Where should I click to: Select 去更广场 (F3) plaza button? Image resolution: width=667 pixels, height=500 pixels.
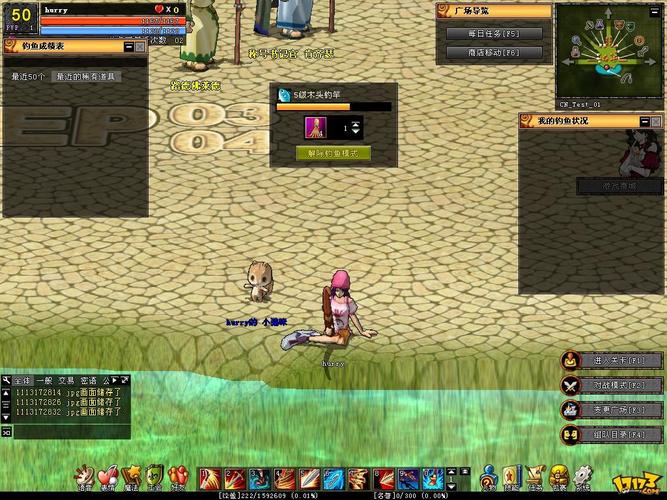coord(611,409)
